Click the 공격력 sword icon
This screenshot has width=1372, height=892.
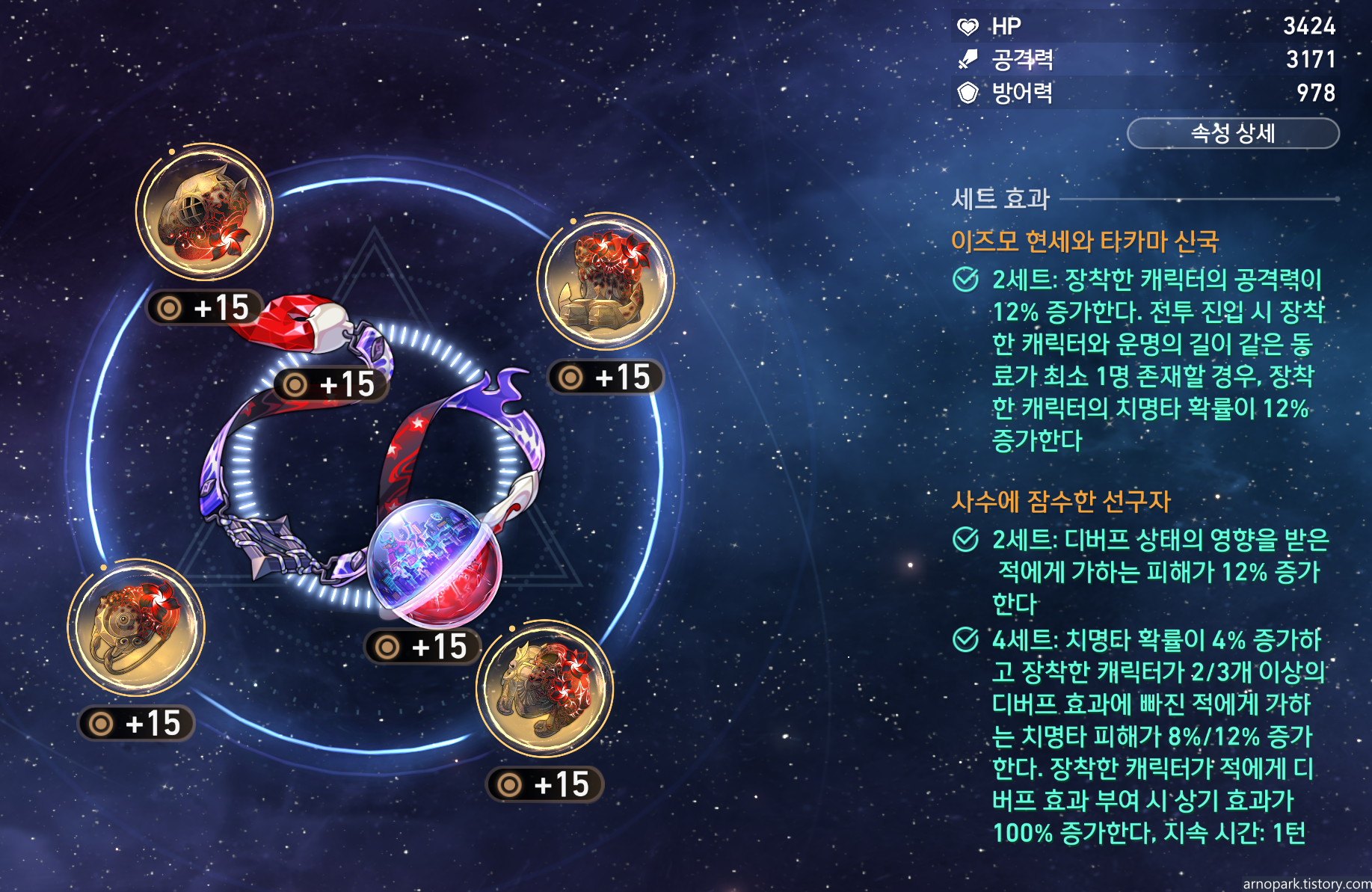[967, 60]
